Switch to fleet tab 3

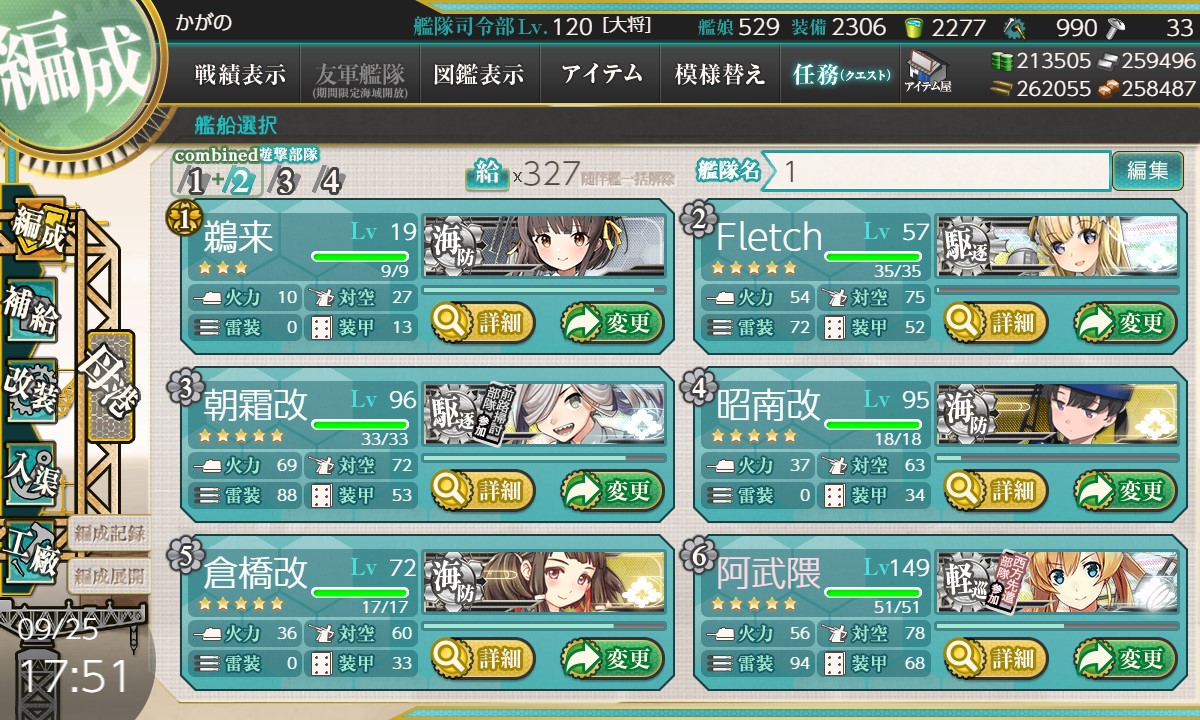tap(285, 182)
